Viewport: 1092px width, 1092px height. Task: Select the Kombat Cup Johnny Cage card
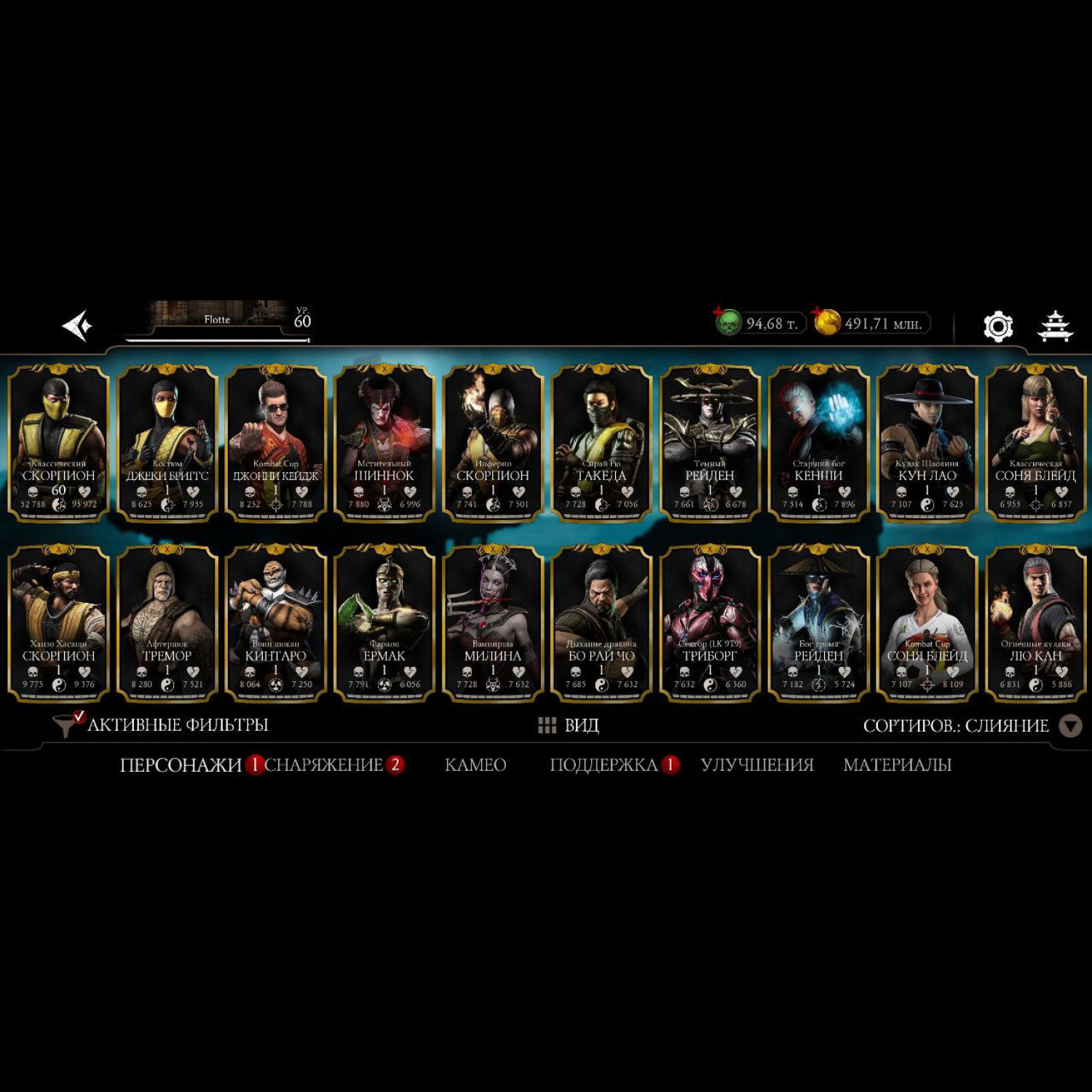click(276, 443)
